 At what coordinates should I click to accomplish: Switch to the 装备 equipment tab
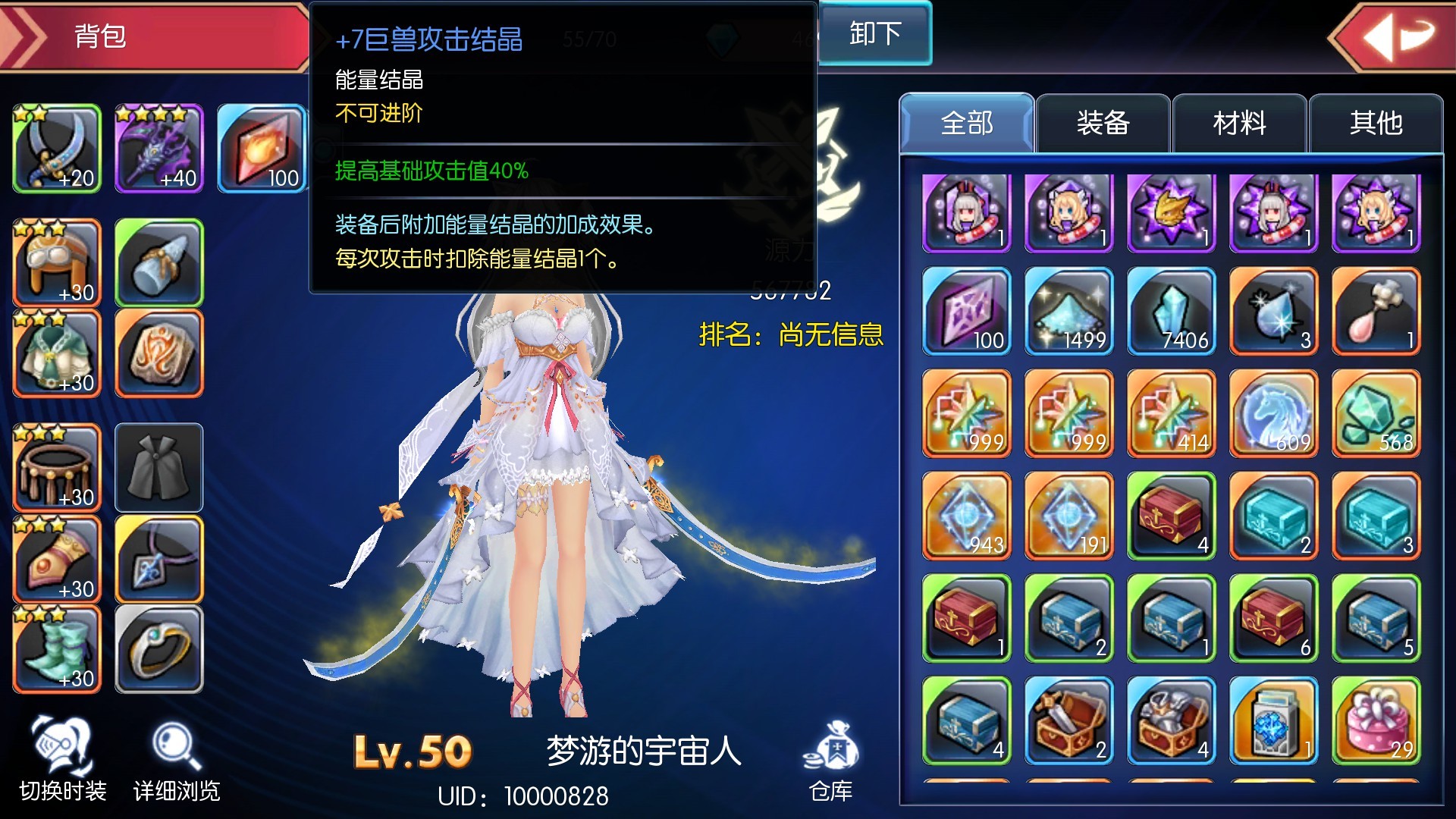(x=1103, y=124)
